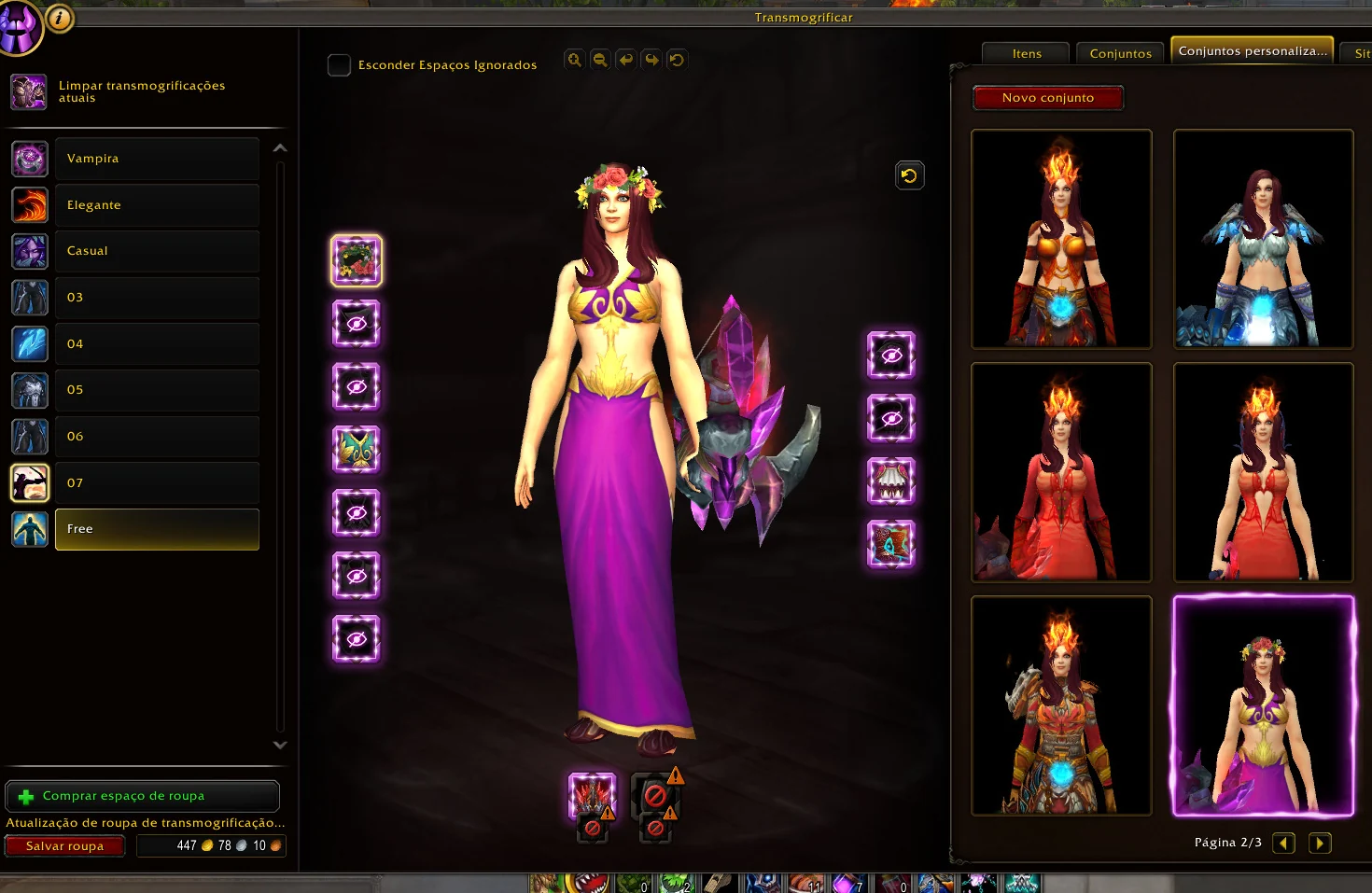Viewport: 1372px width, 893px height.
Task: Enable Esconder Espaços Ignorados
Action: pyautogui.click(x=339, y=65)
